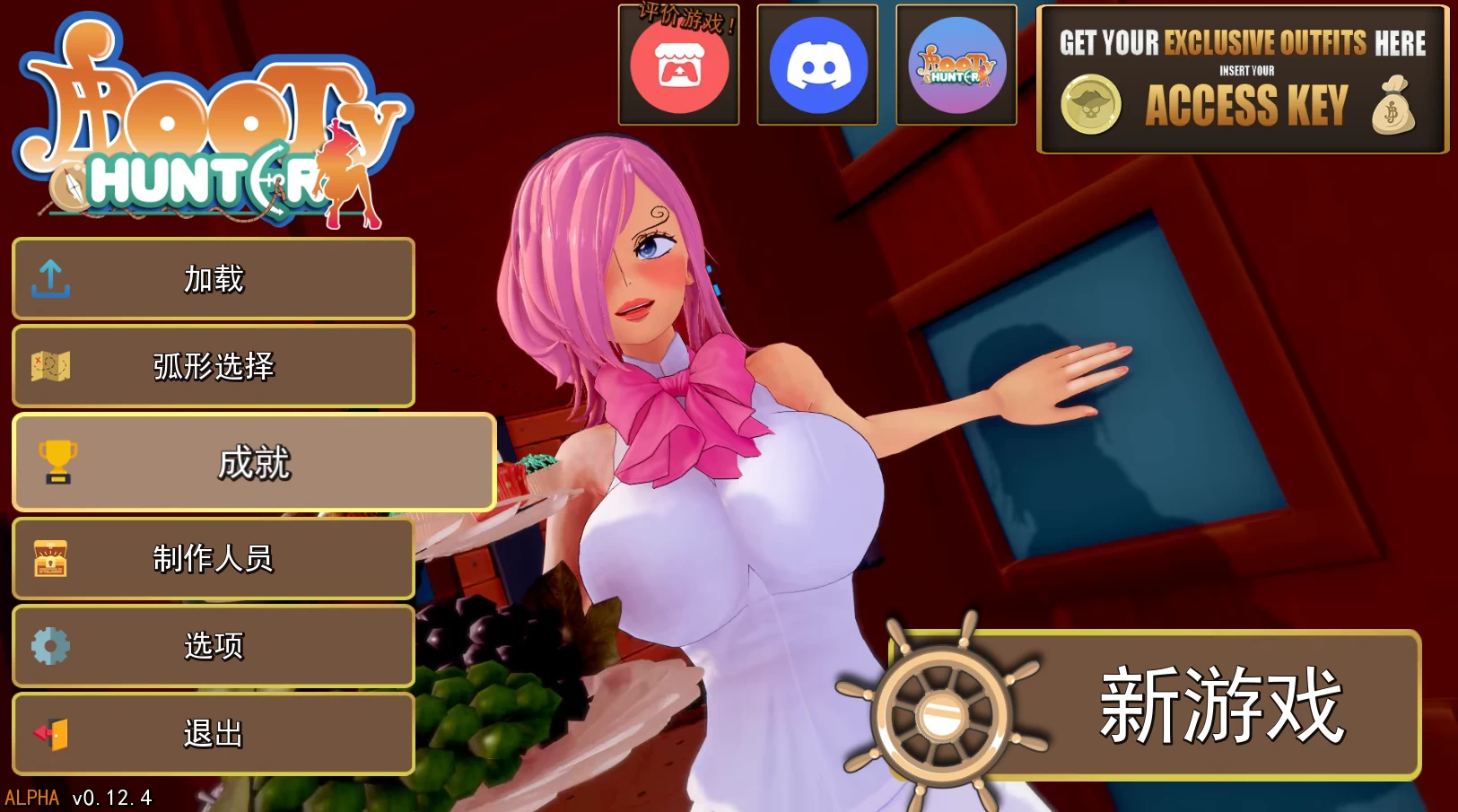1458x812 pixels.
Task: Click the ALPHA v0.12.4 version text
Action: pos(79,795)
